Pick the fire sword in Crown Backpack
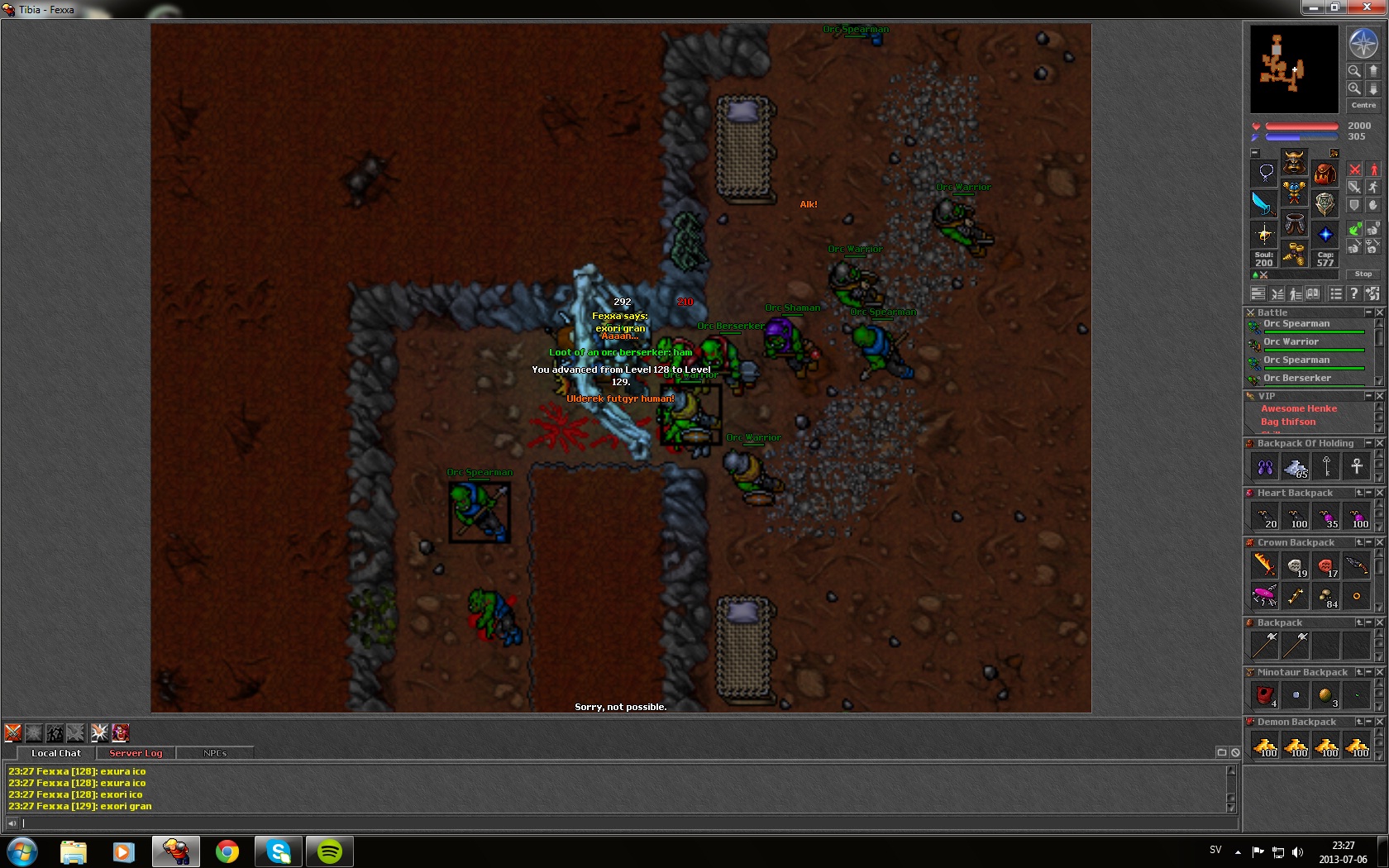The height and width of the screenshot is (868, 1389). [x=1264, y=565]
